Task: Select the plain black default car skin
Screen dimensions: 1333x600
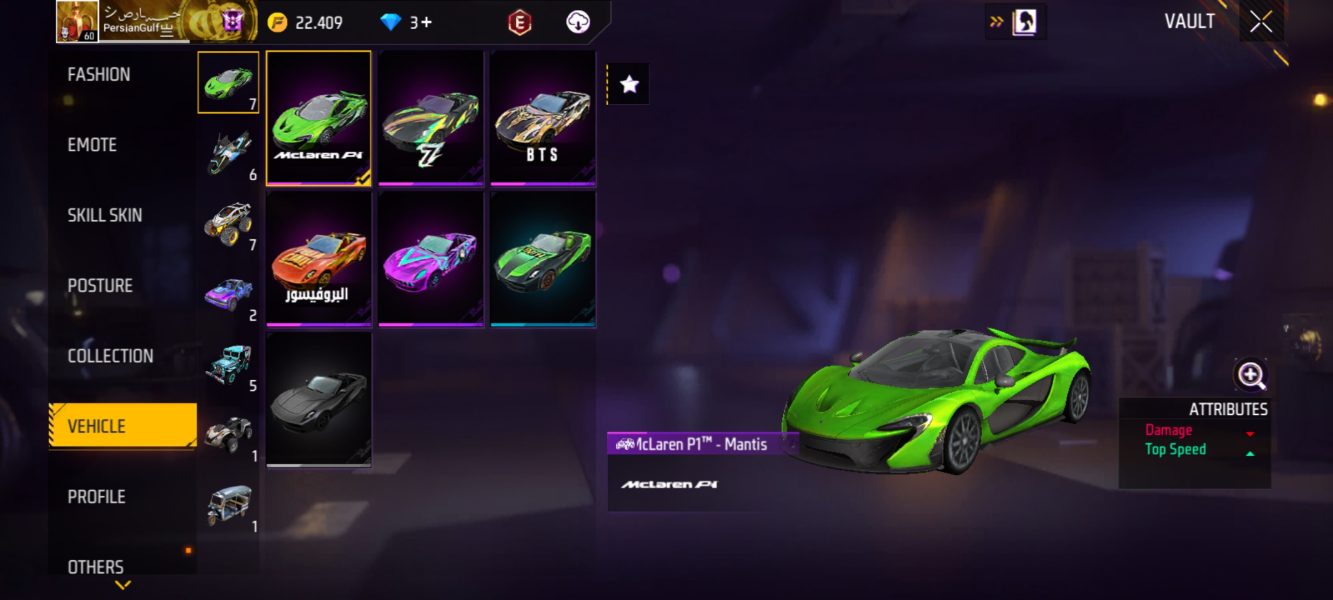Action: (x=319, y=399)
